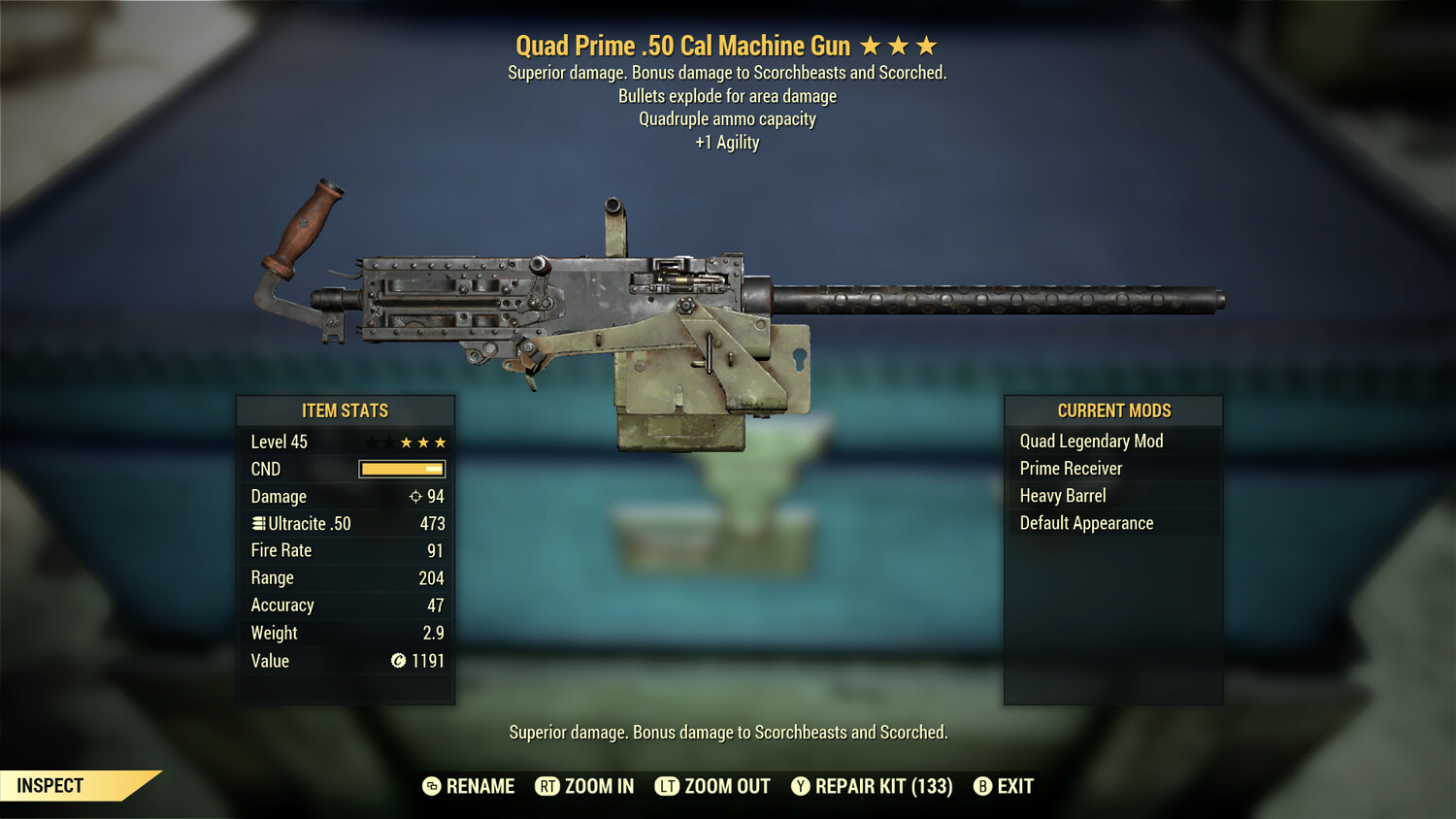1456x819 pixels.
Task: Click the RENAME button text
Action: pyautogui.click(x=480, y=786)
